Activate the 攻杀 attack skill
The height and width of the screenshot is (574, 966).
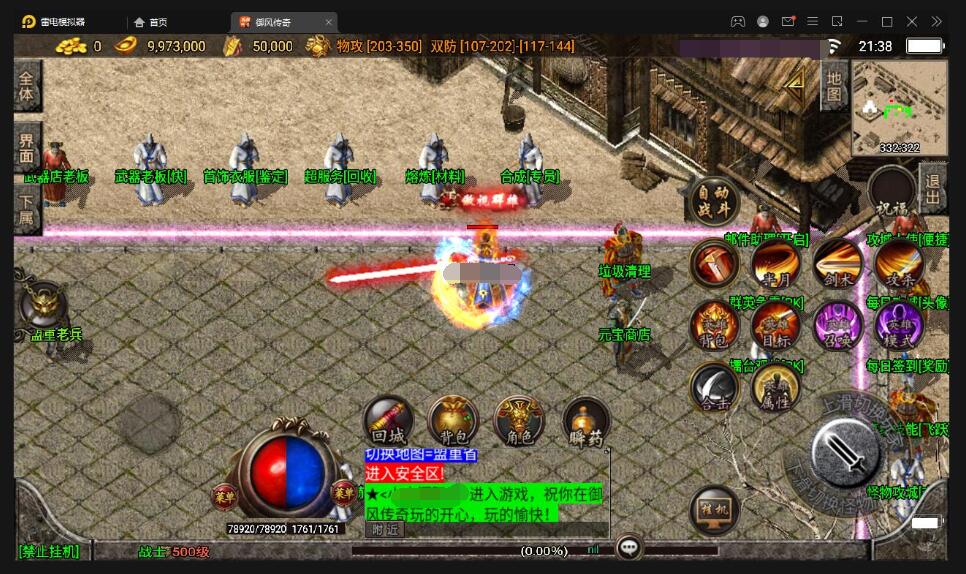click(898, 264)
